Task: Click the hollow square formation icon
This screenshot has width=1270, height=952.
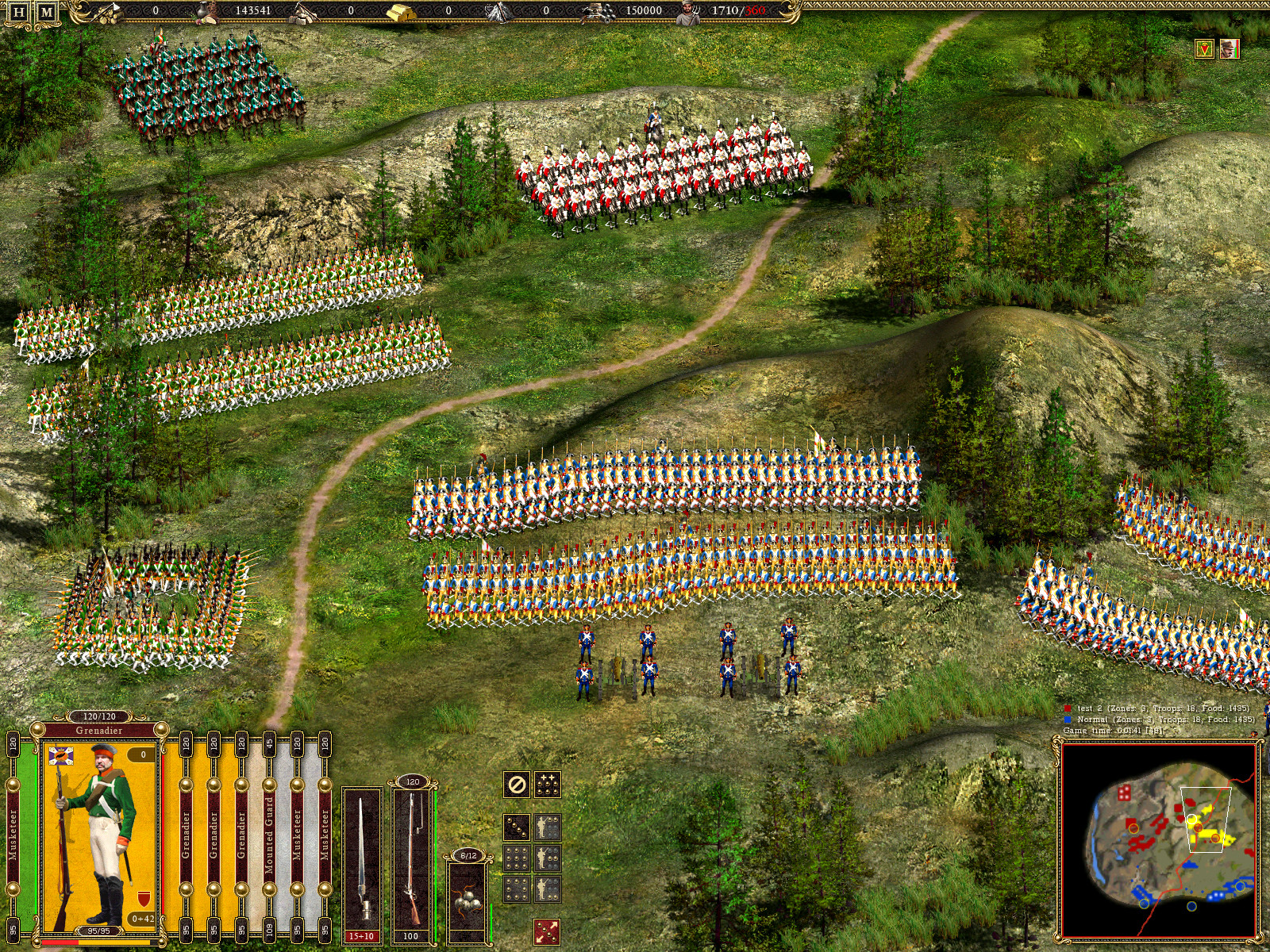Action: click(x=516, y=889)
